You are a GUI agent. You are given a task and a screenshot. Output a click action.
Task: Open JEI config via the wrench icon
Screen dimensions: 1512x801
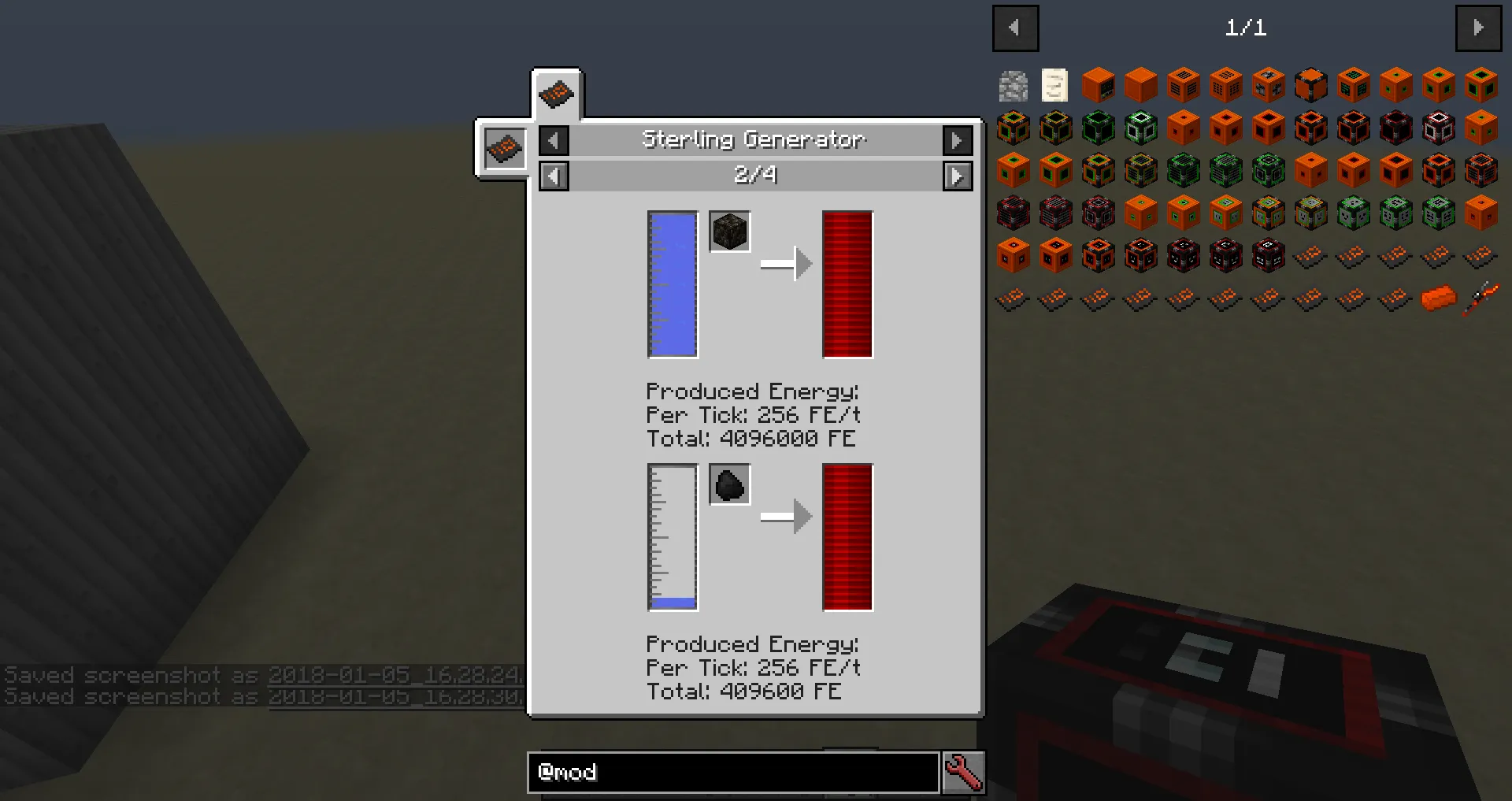click(x=964, y=773)
